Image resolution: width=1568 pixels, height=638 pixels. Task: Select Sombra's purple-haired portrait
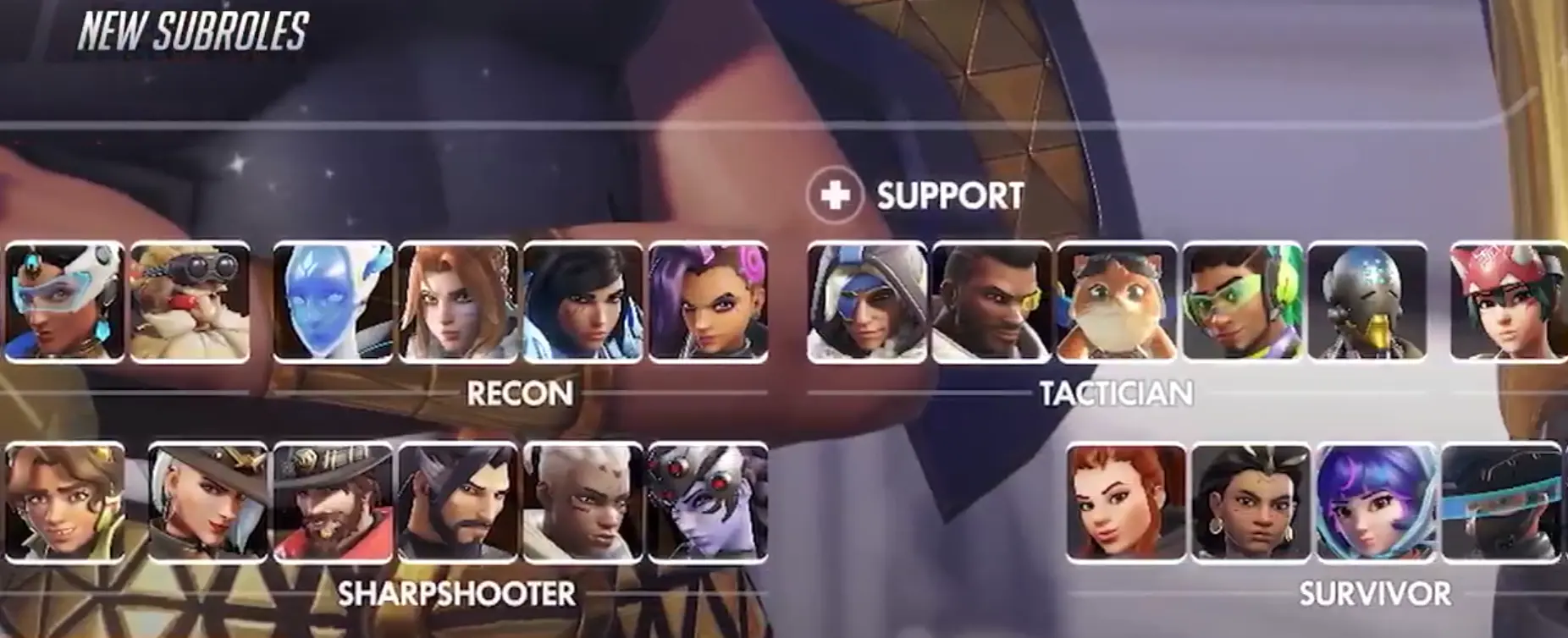708,302
